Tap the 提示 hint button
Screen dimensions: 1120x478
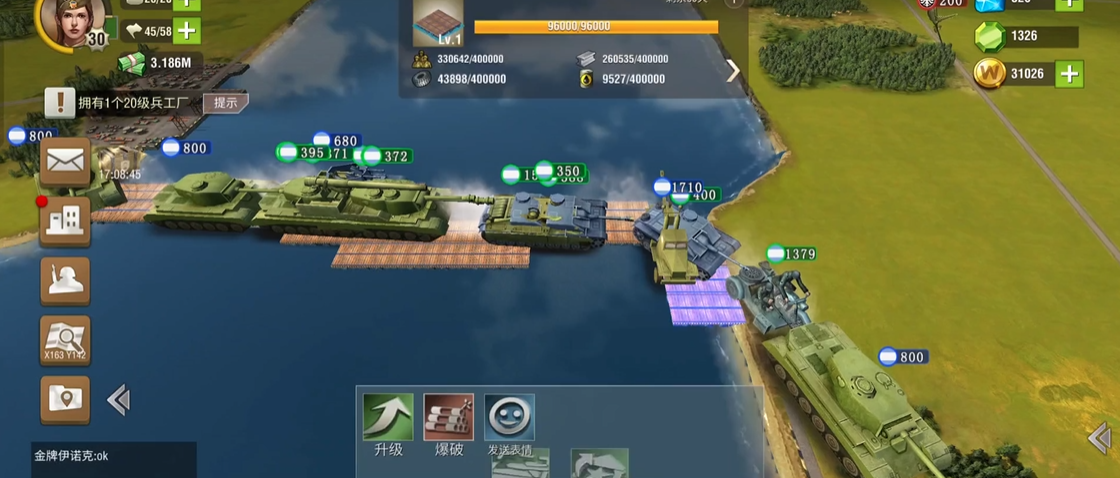tap(225, 103)
